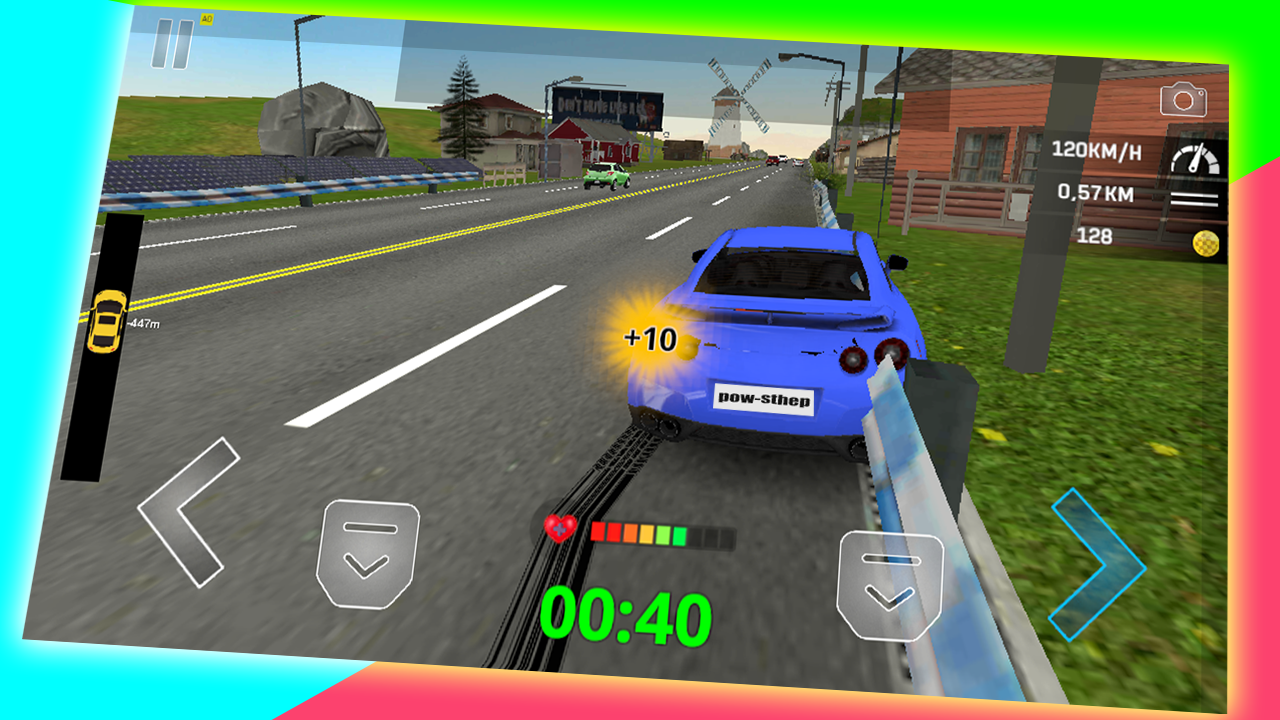Tap the green 00:40 timer
Viewport: 1280px width, 720px height.
627,616
